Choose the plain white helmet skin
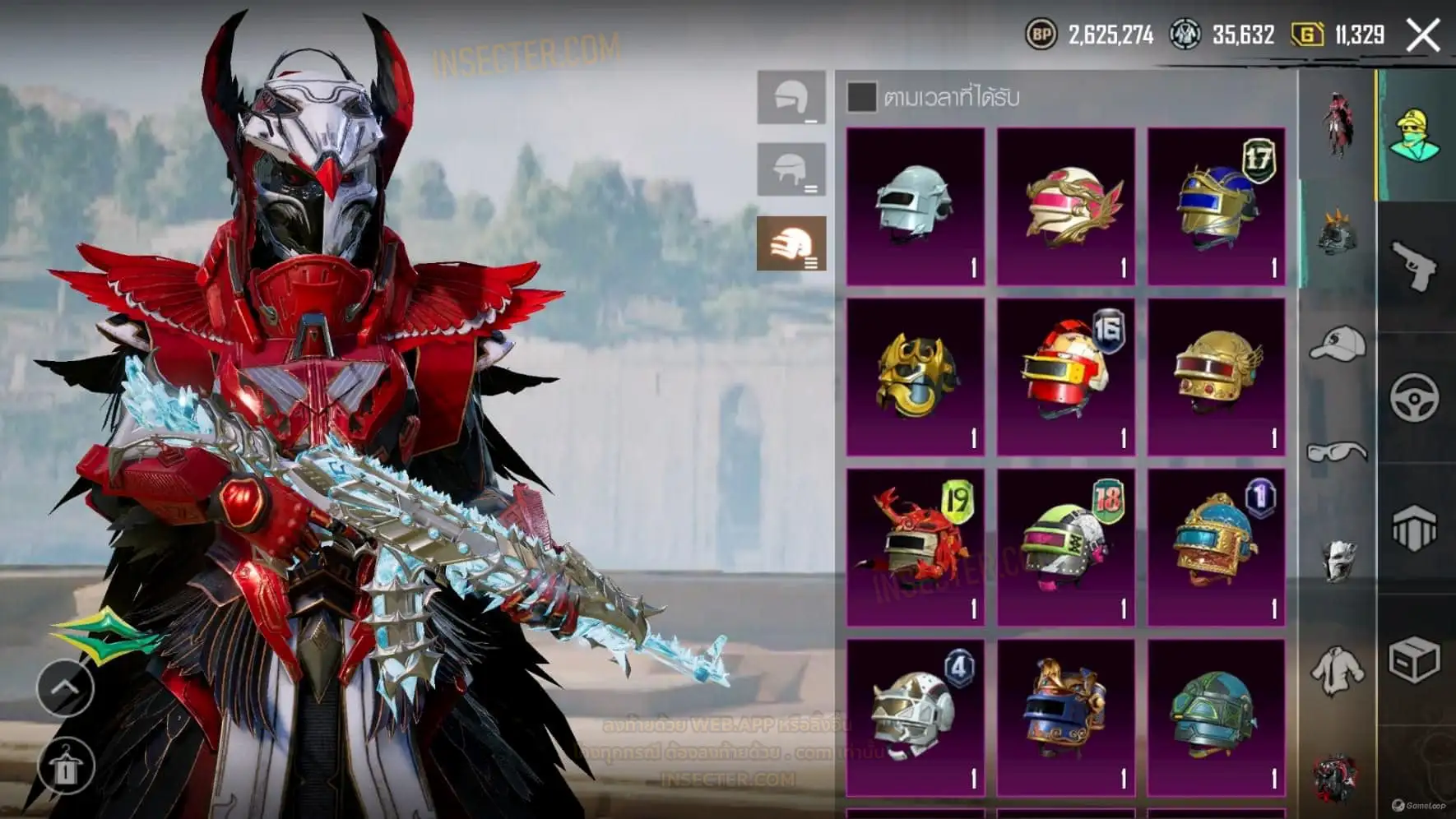This screenshot has height=819, width=1456. [x=916, y=206]
